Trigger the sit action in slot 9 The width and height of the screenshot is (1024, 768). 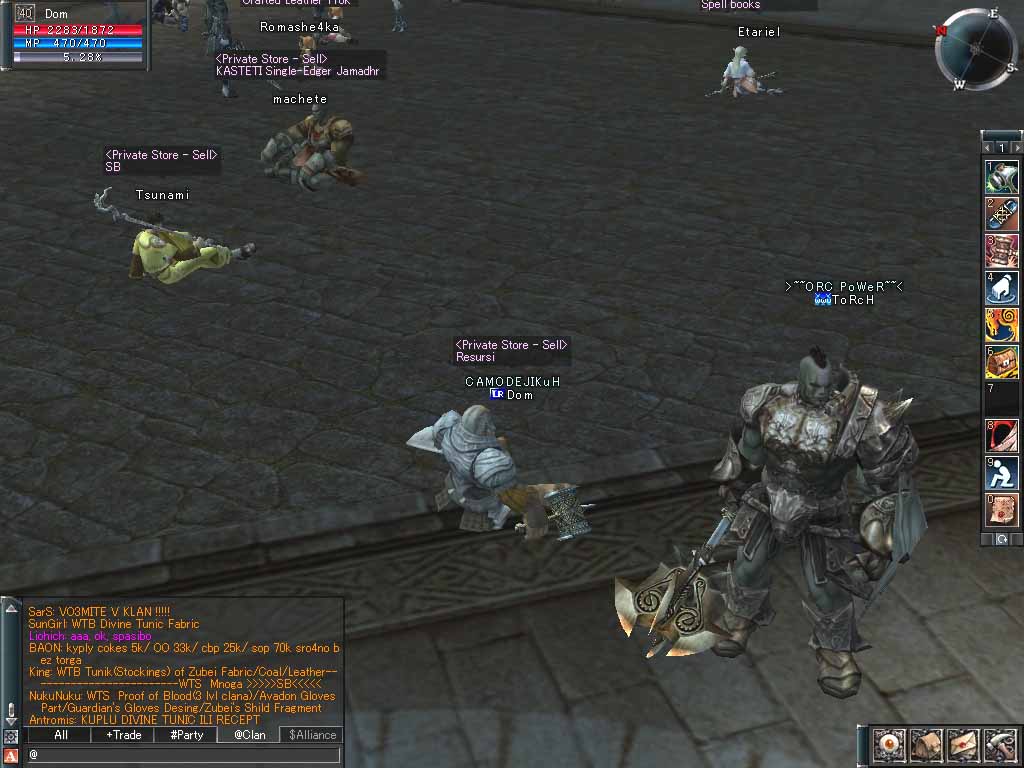coord(1002,472)
